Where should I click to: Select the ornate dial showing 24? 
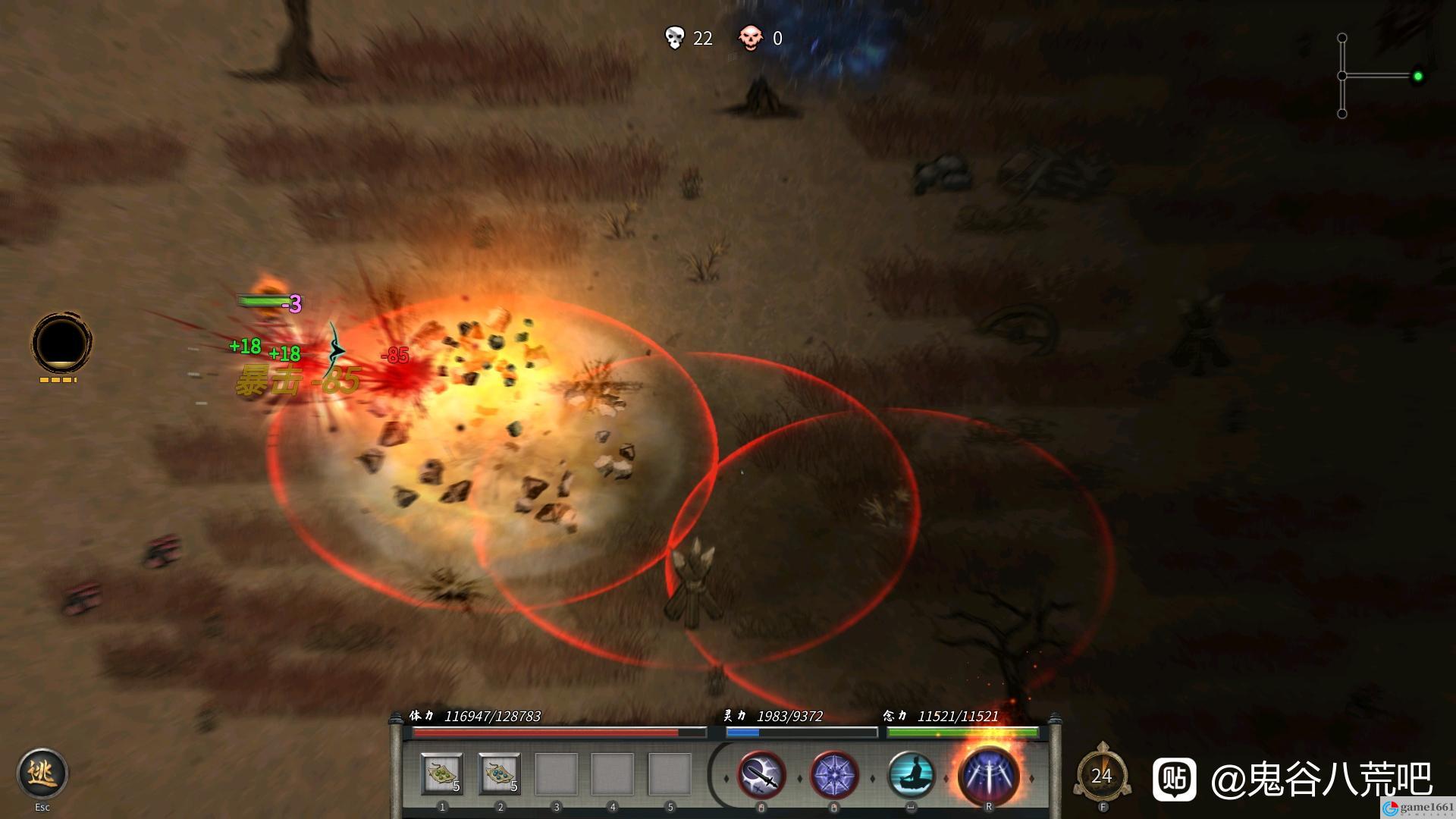pos(1102,776)
